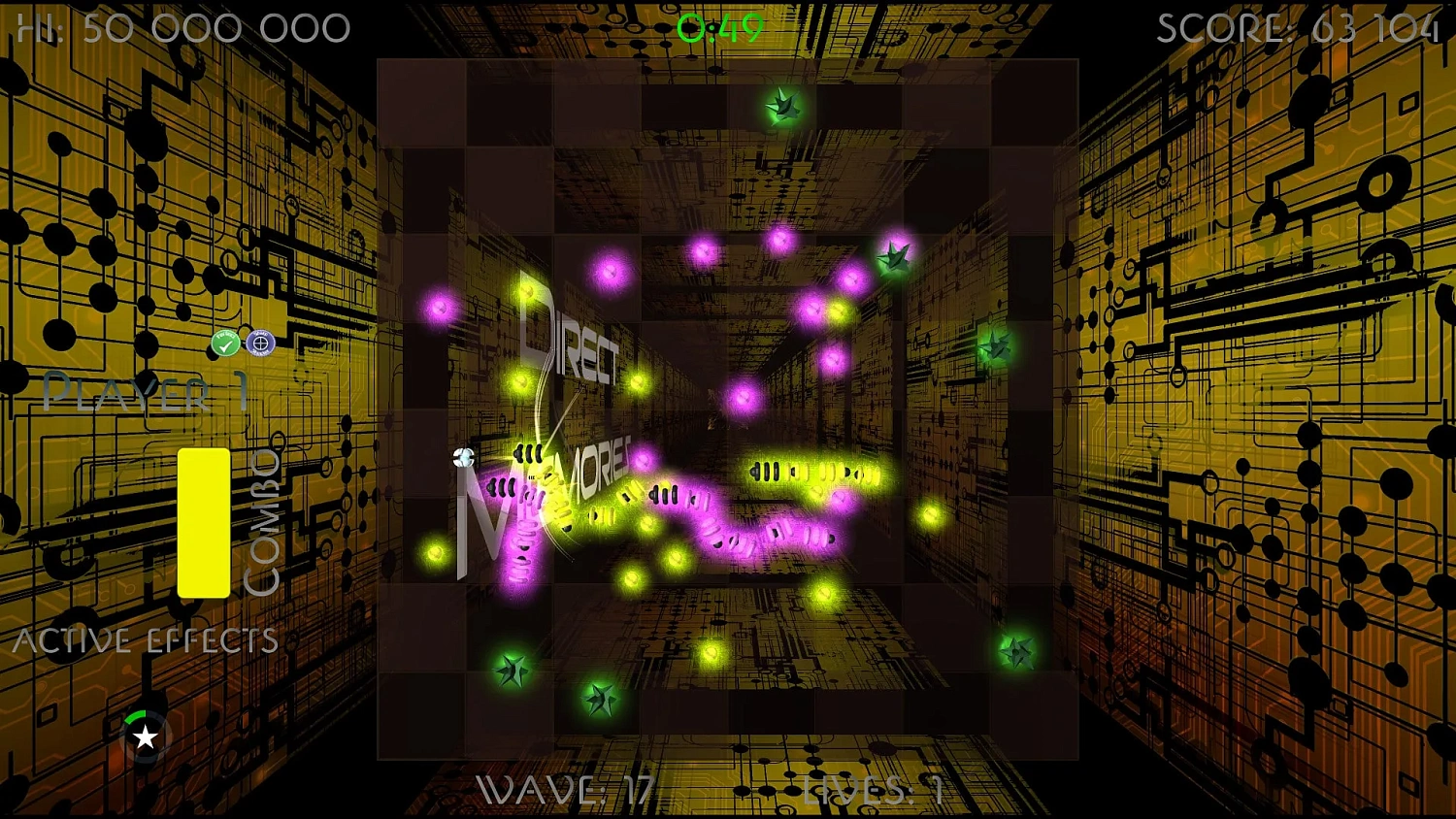Click the green star enemy at top center

click(x=782, y=106)
